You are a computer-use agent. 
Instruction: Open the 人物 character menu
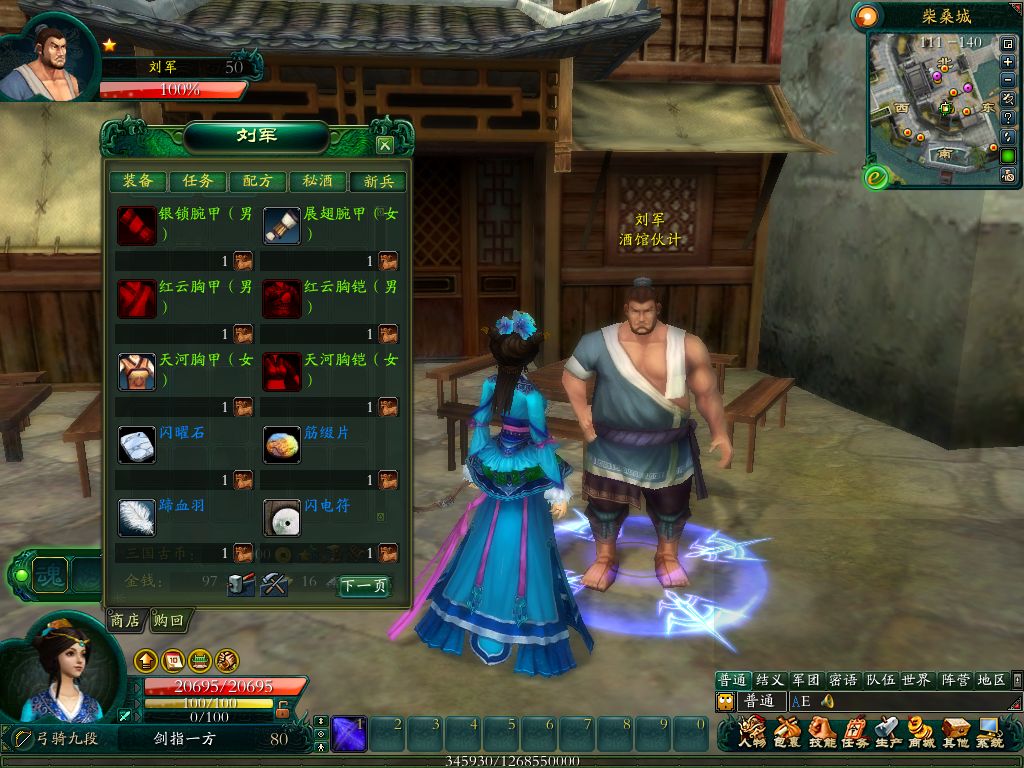(752, 734)
